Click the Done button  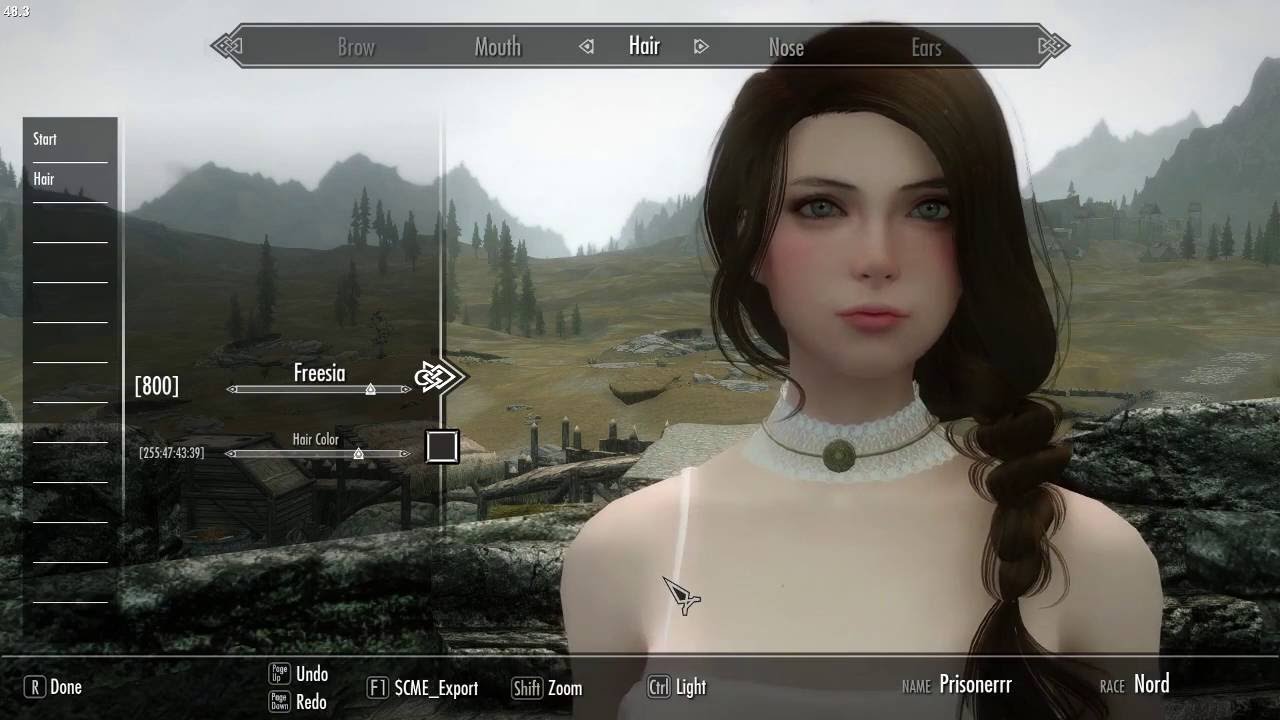point(54,687)
